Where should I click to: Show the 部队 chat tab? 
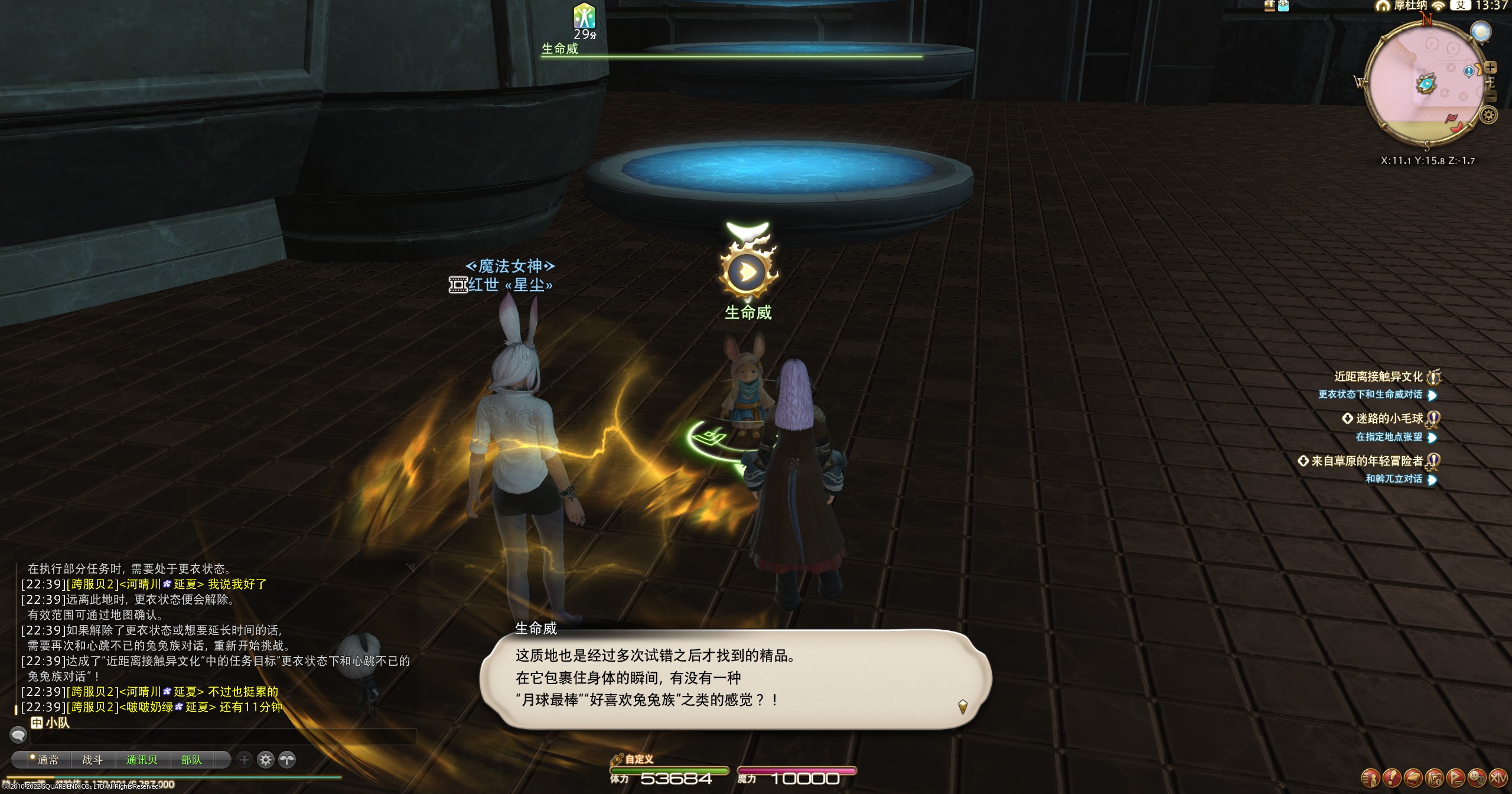click(191, 760)
